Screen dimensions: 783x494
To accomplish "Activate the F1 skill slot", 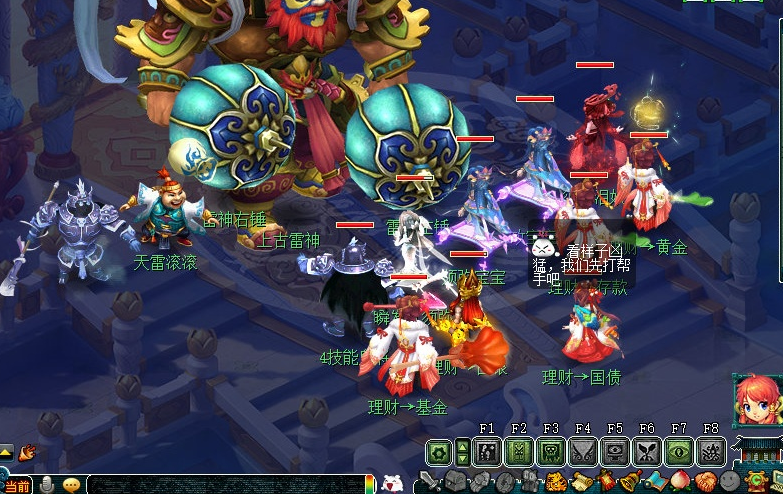I will pyautogui.click(x=487, y=453).
